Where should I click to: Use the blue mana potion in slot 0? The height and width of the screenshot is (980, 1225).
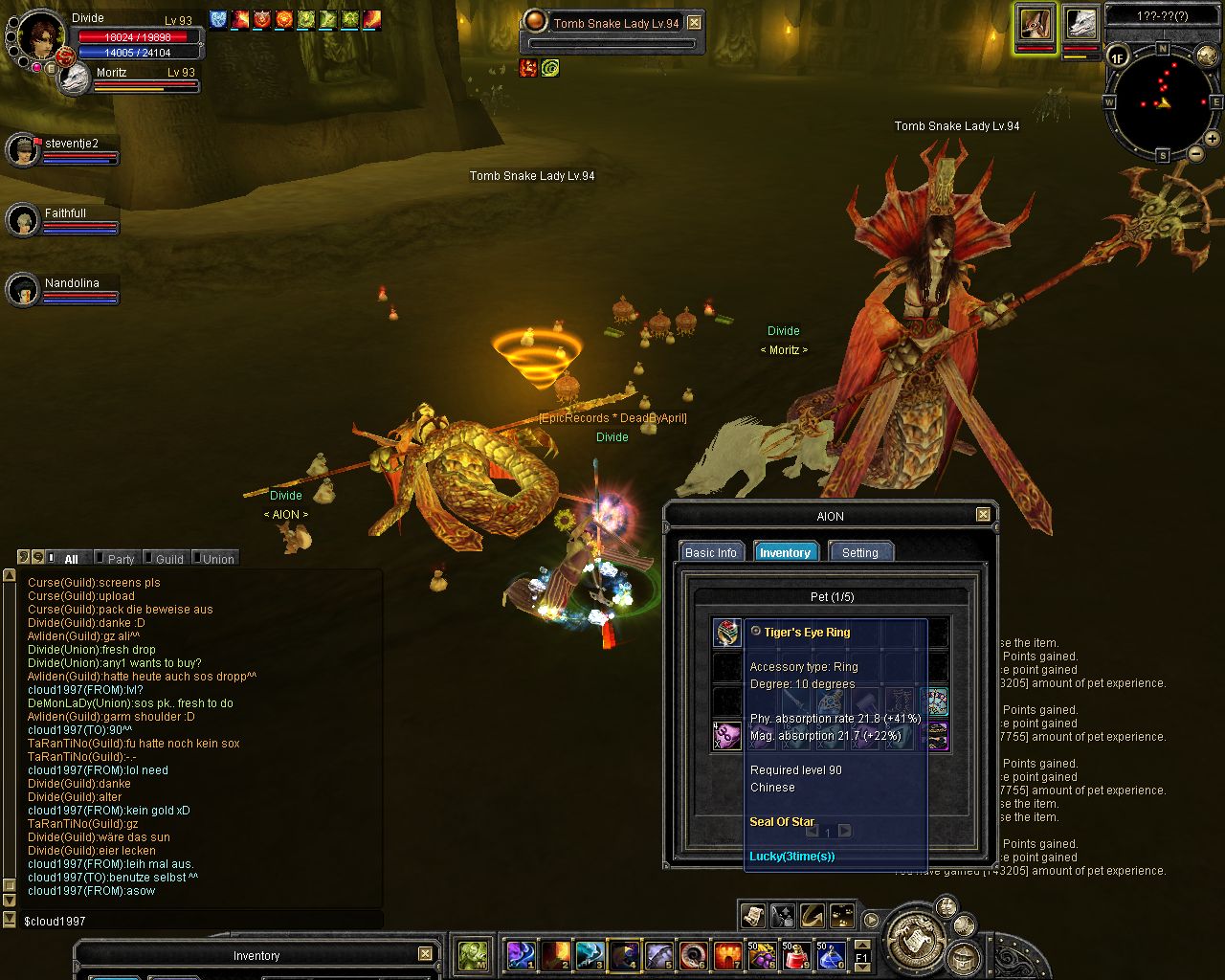point(830,955)
